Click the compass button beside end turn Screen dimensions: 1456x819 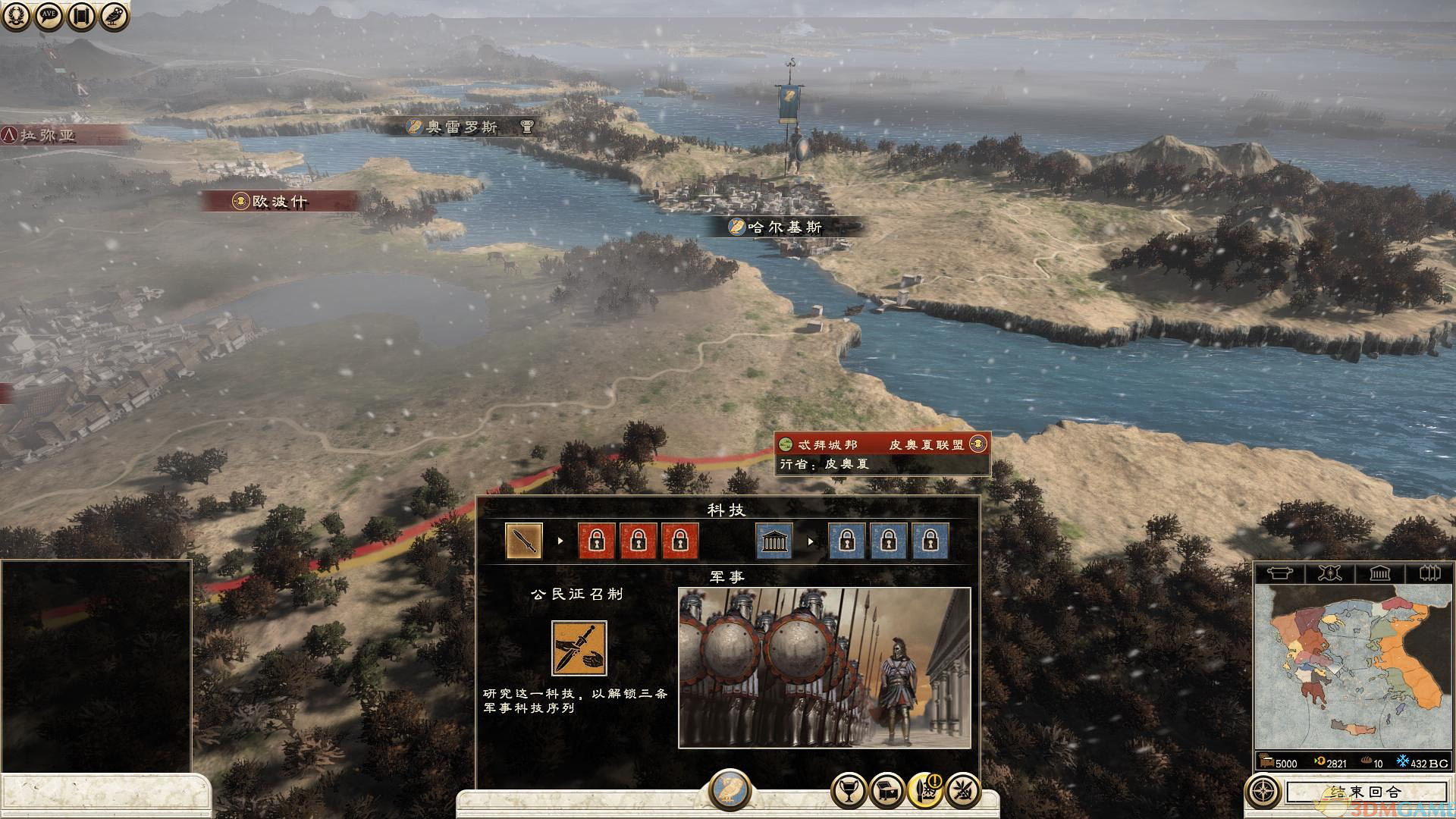[1263, 792]
